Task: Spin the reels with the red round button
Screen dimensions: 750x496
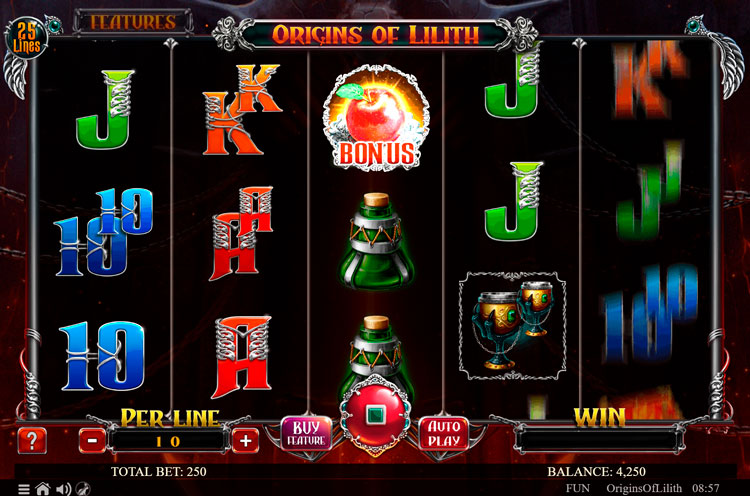Action: click(374, 418)
